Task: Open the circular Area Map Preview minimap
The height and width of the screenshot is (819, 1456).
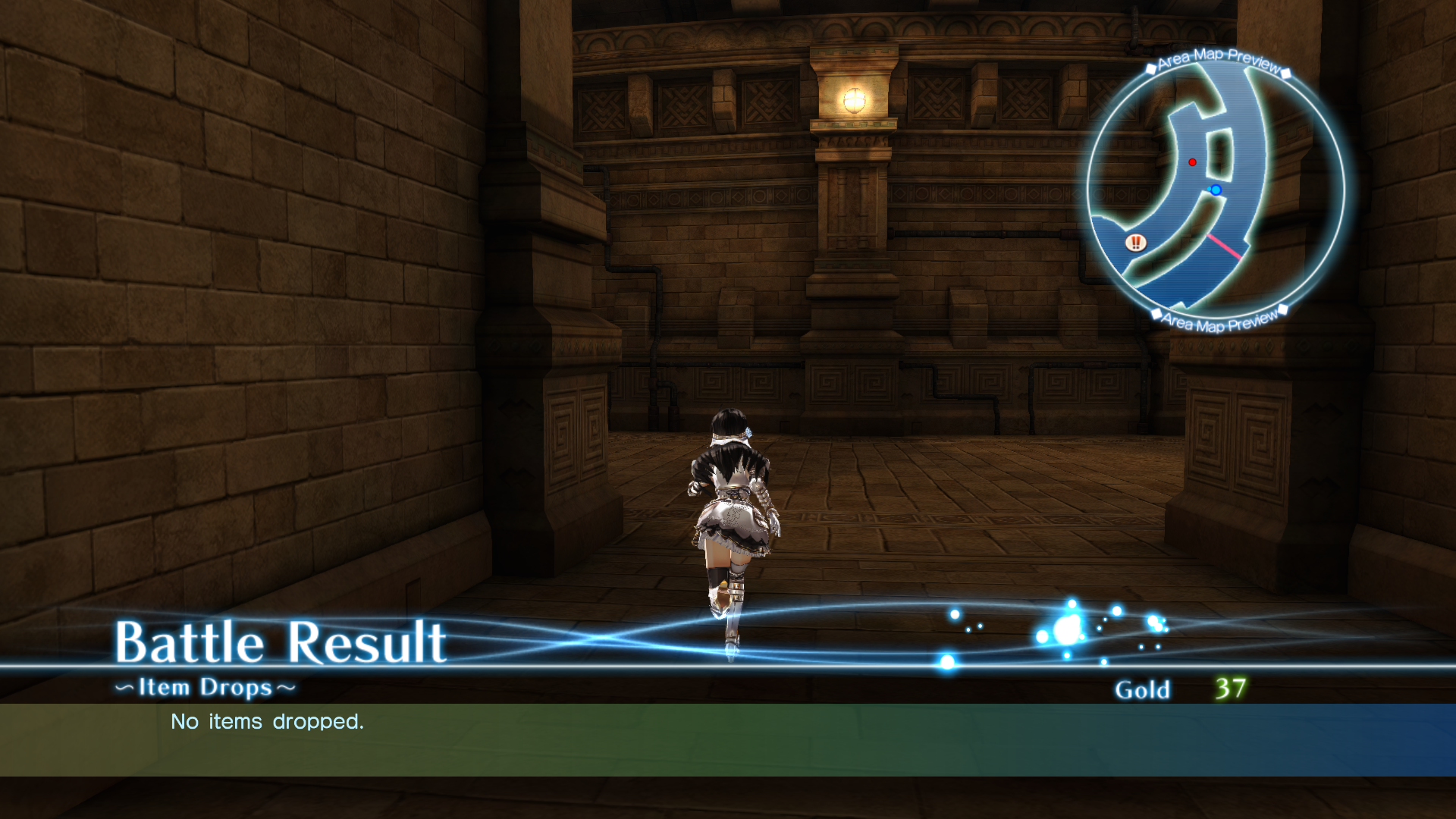Action: coord(1216,191)
